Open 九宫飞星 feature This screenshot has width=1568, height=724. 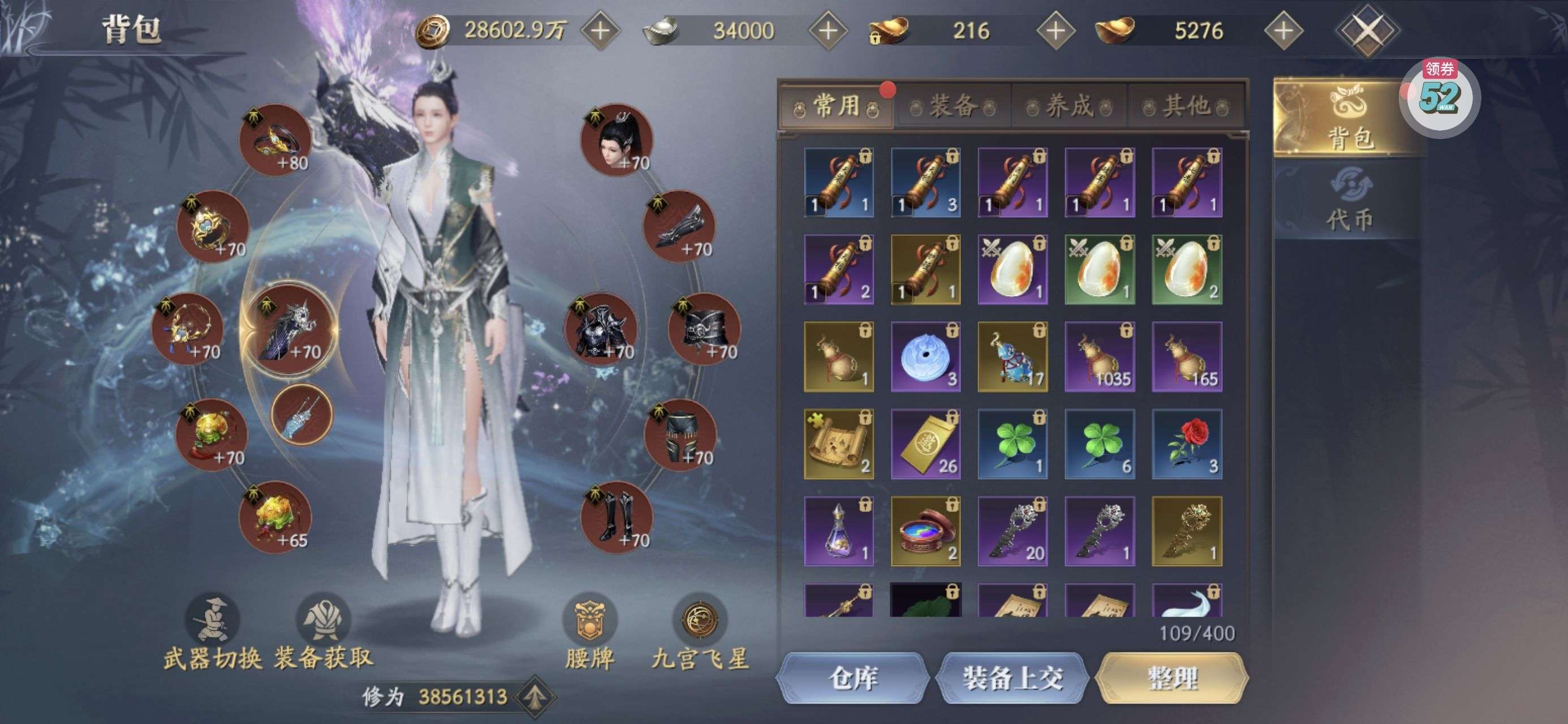point(700,633)
